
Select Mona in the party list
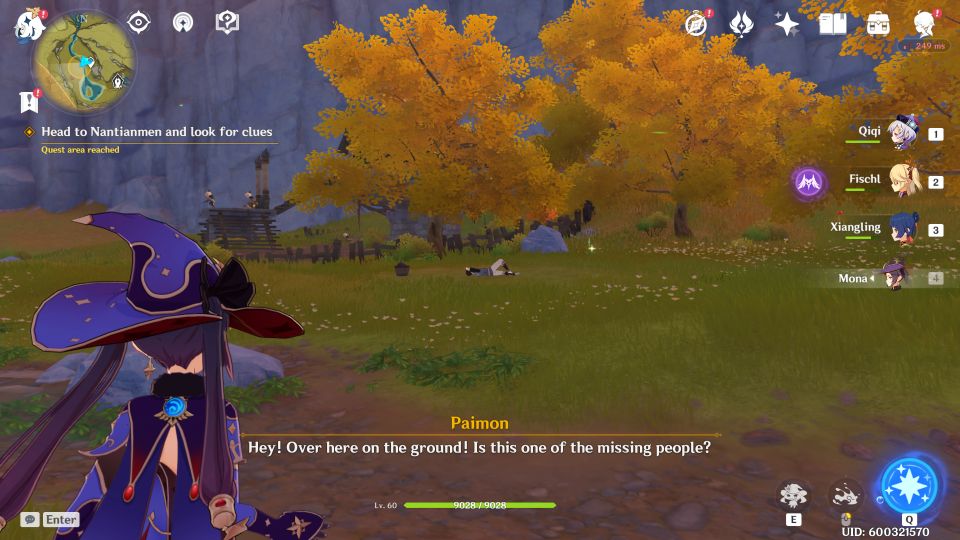[x=893, y=278]
